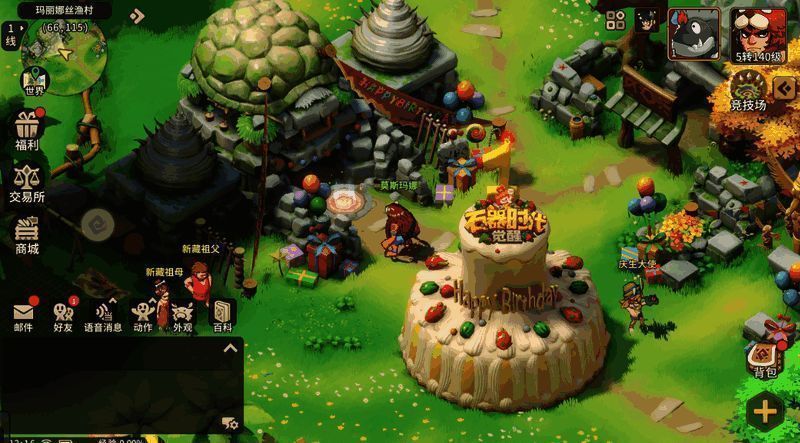Open the 交易所 trading exchange
Screen dimensions: 800x443
pos(27,182)
